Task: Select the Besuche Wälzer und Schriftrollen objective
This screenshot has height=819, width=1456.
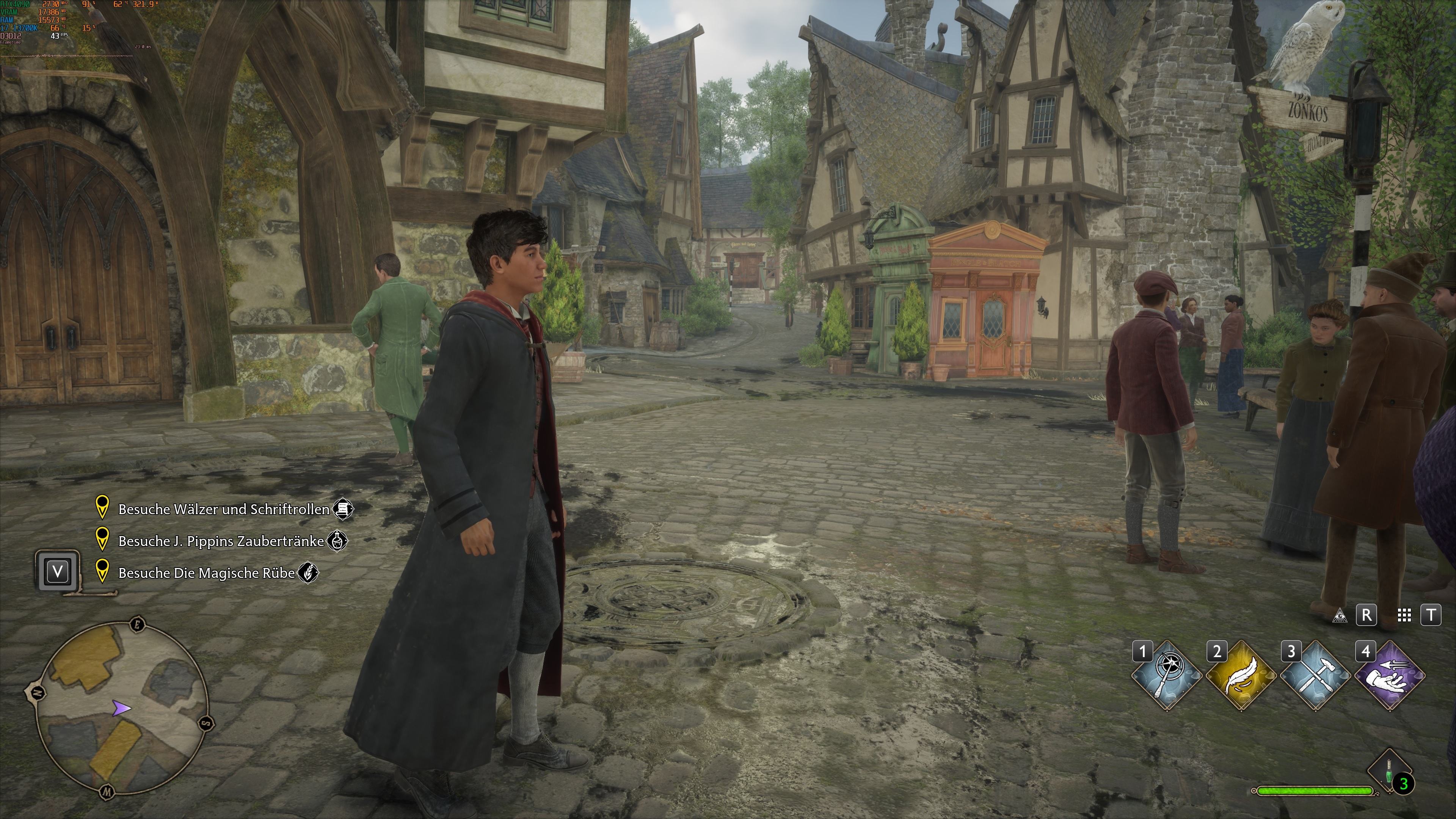Action: pos(223,509)
